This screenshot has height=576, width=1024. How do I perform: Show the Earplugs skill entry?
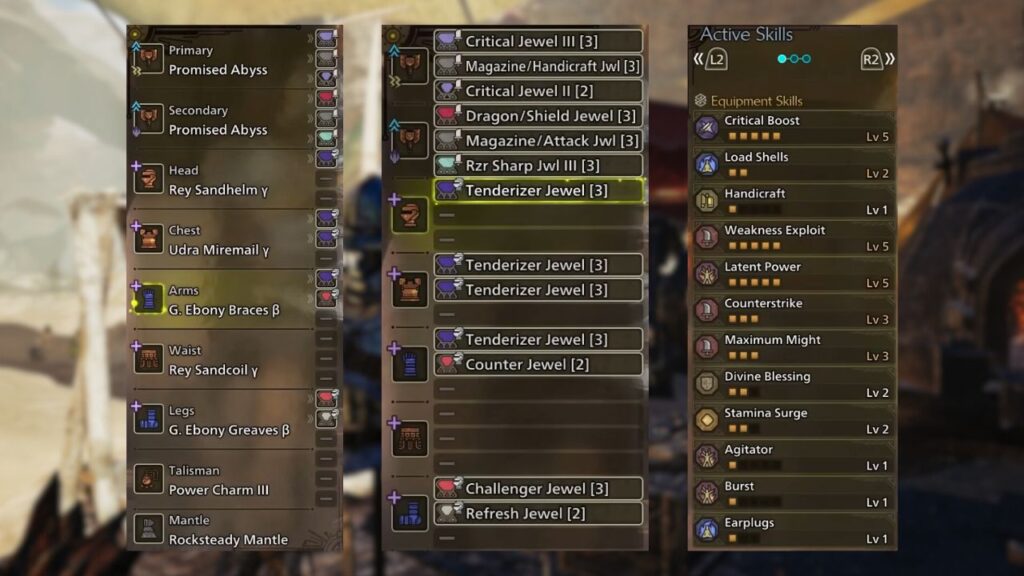click(792, 531)
